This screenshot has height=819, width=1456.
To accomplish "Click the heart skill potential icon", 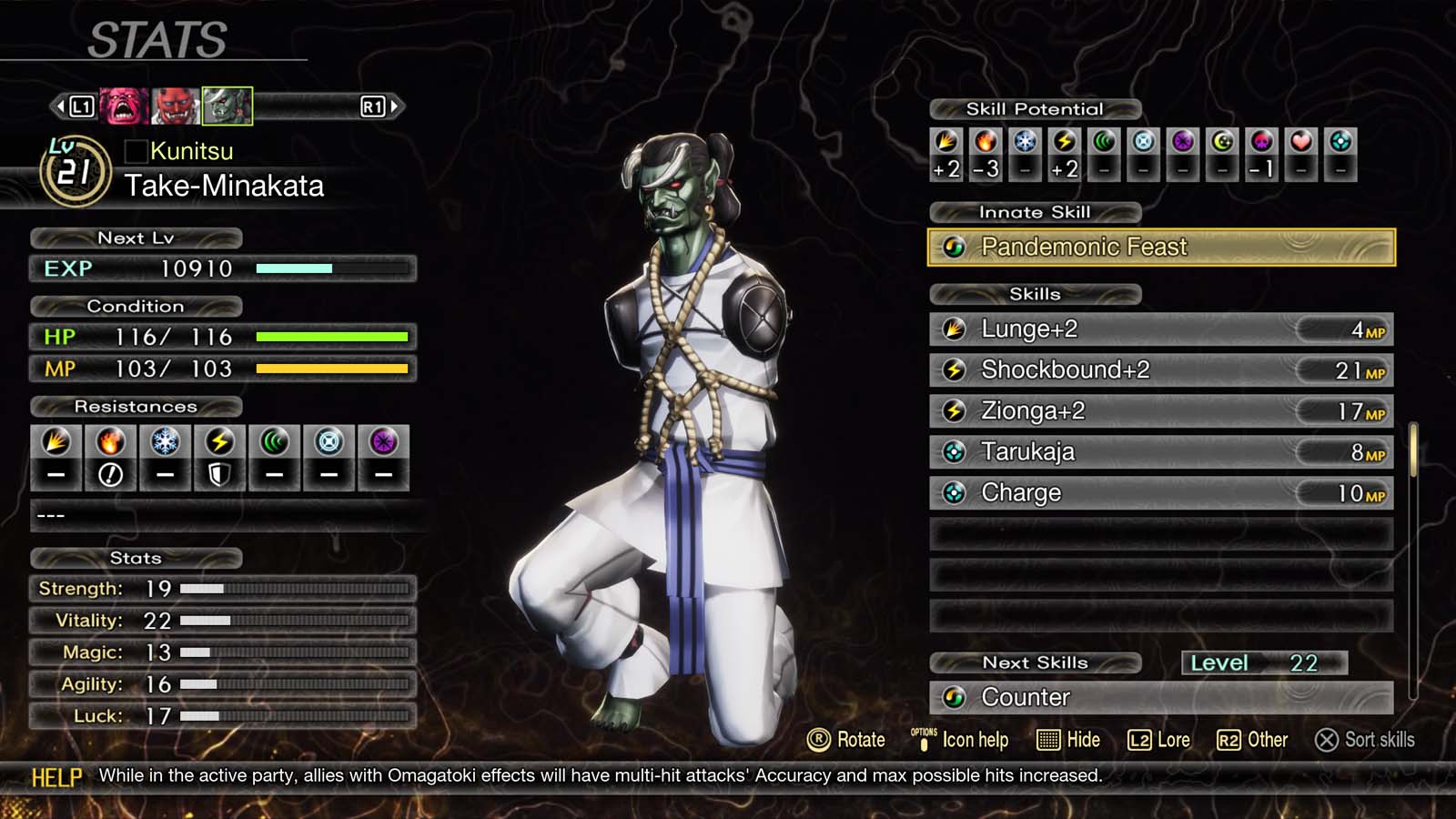I will point(1300,142).
